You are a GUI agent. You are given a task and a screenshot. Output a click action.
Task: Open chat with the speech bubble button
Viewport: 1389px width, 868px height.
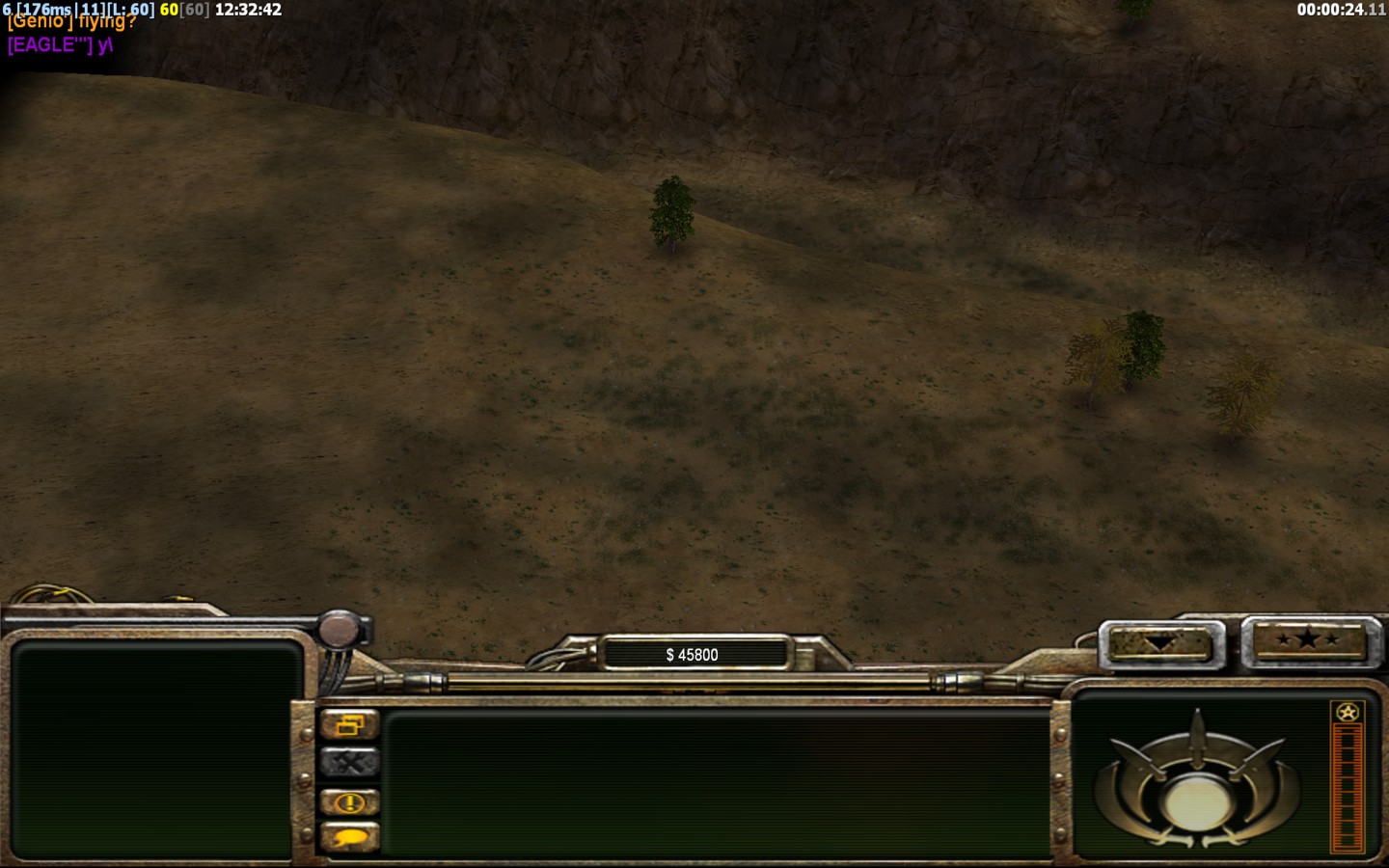click(349, 837)
